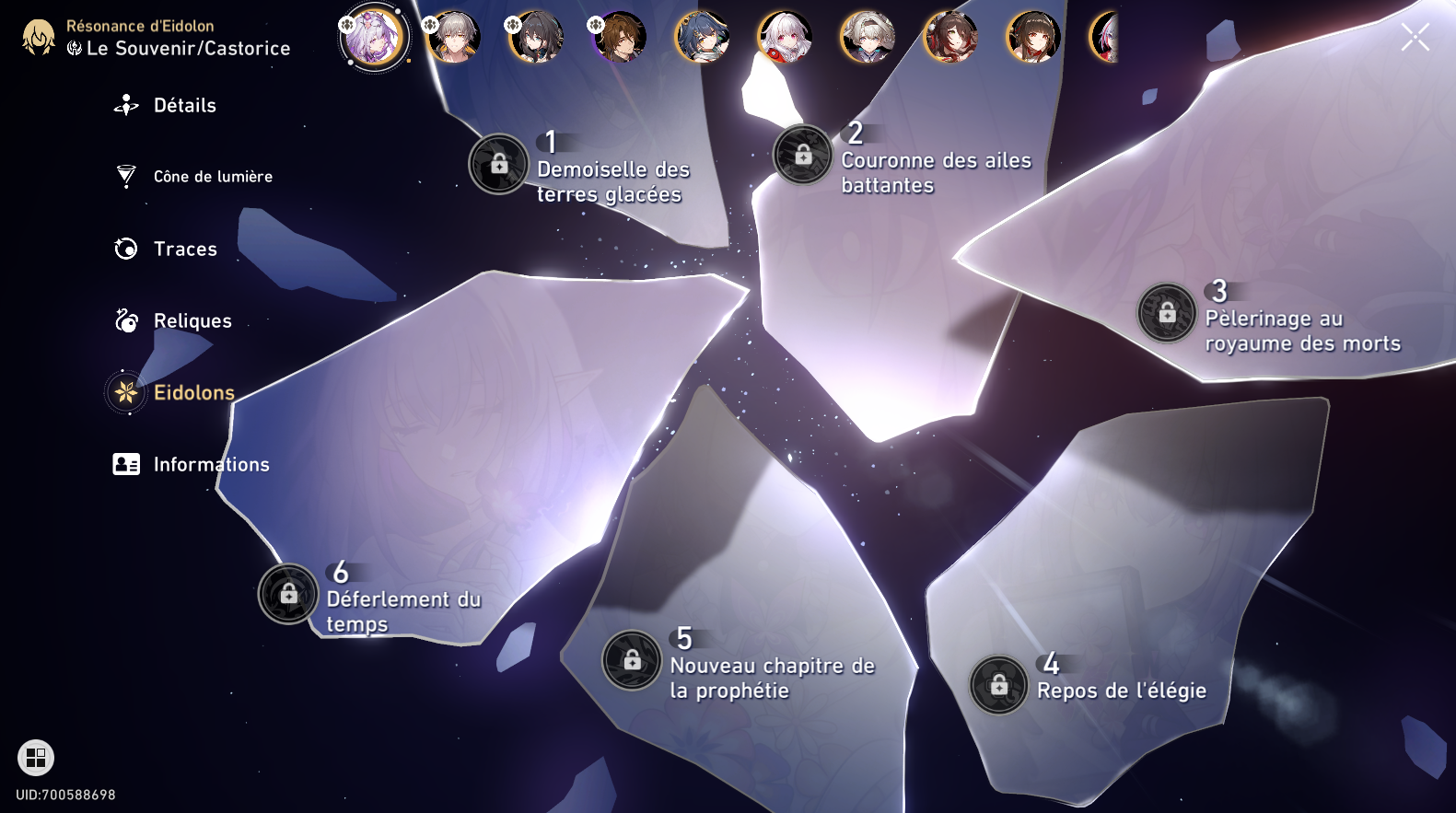This screenshot has width=1456, height=813.
Task: Click the lock on Couronne des ailes battantes
Action: (802, 155)
